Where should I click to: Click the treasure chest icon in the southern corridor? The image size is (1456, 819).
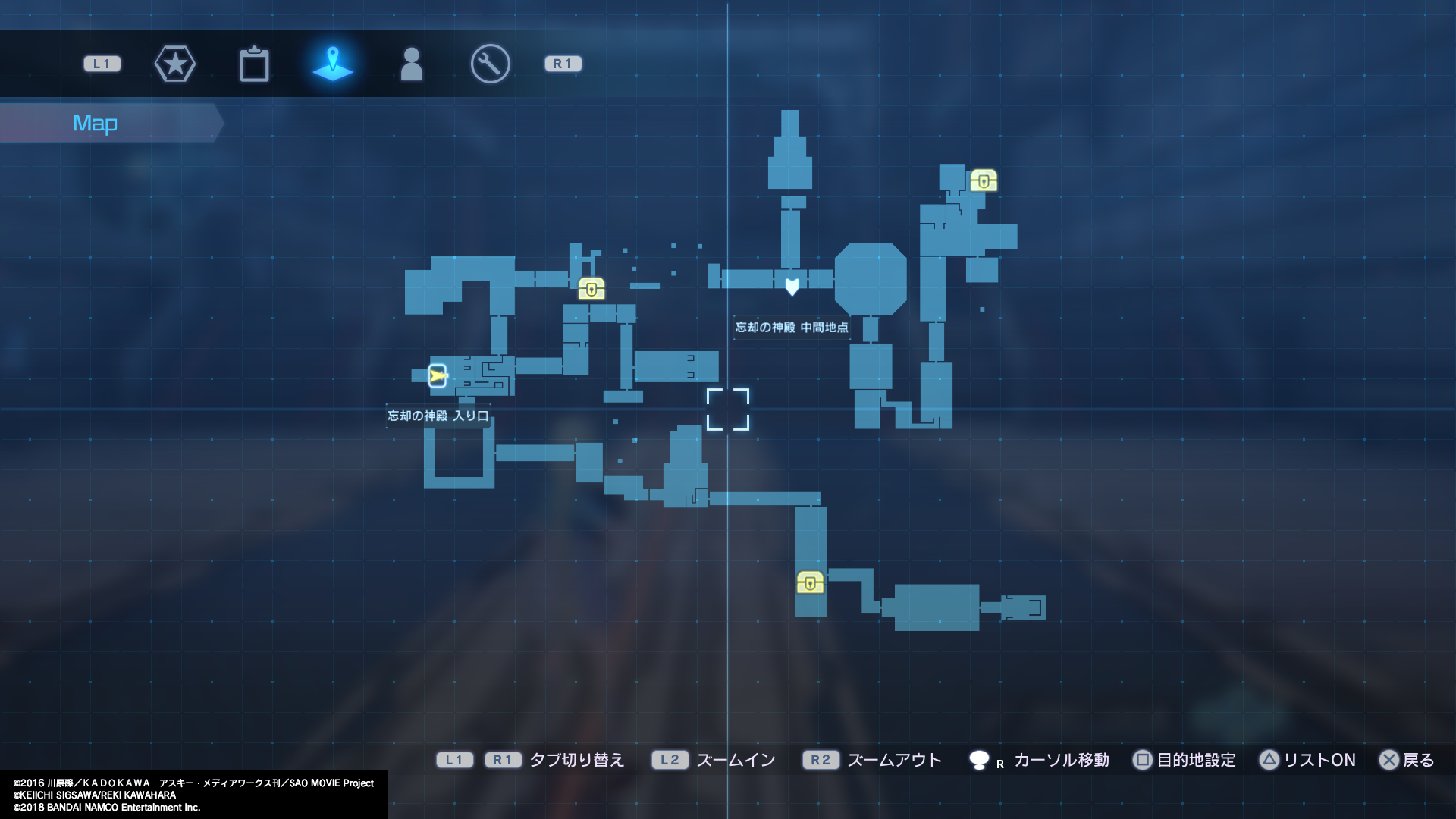pos(810,584)
